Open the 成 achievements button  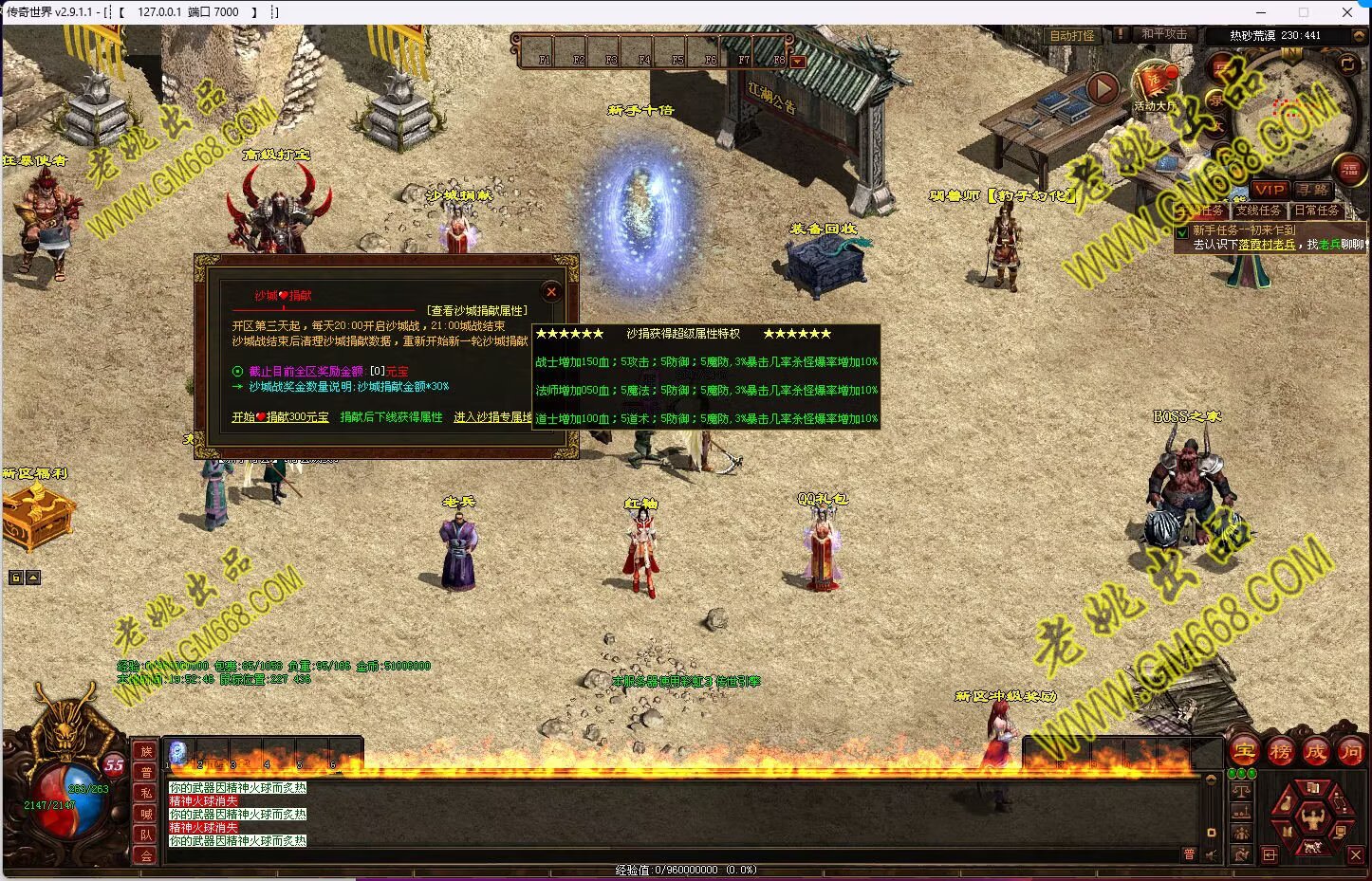pyautogui.click(x=1316, y=752)
